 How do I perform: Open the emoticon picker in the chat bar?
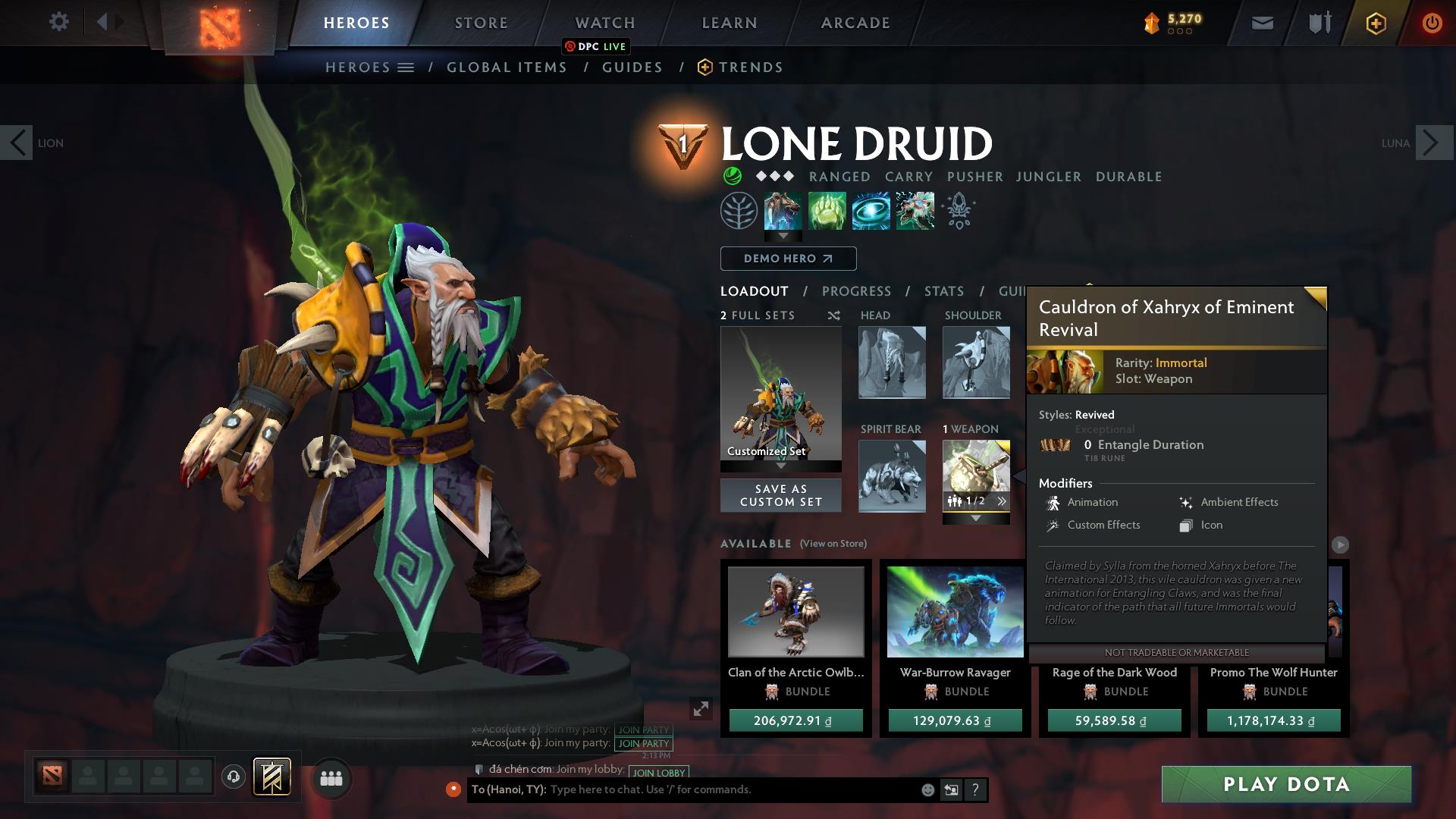click(927, 789)
